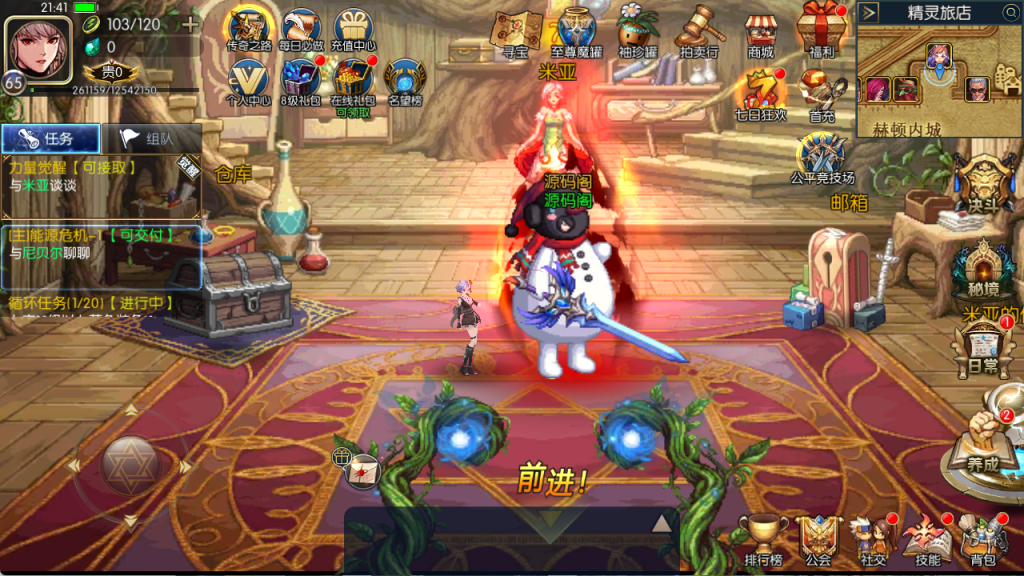1024x576 pixels.
Task: Enter the 公平竞技场 fair arena
Action: click(820, 160)
